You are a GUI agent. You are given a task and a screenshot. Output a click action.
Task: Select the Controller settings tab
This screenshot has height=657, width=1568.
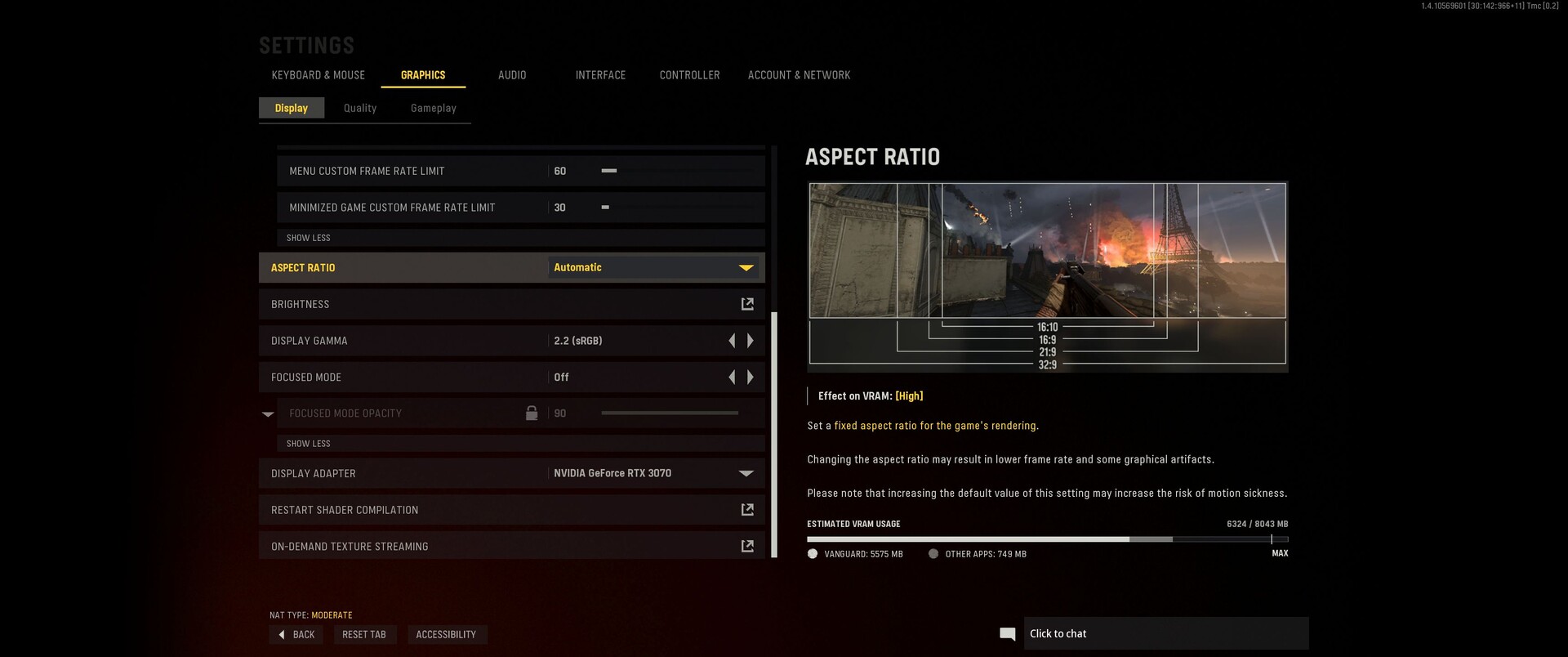(x=689, y=75)
